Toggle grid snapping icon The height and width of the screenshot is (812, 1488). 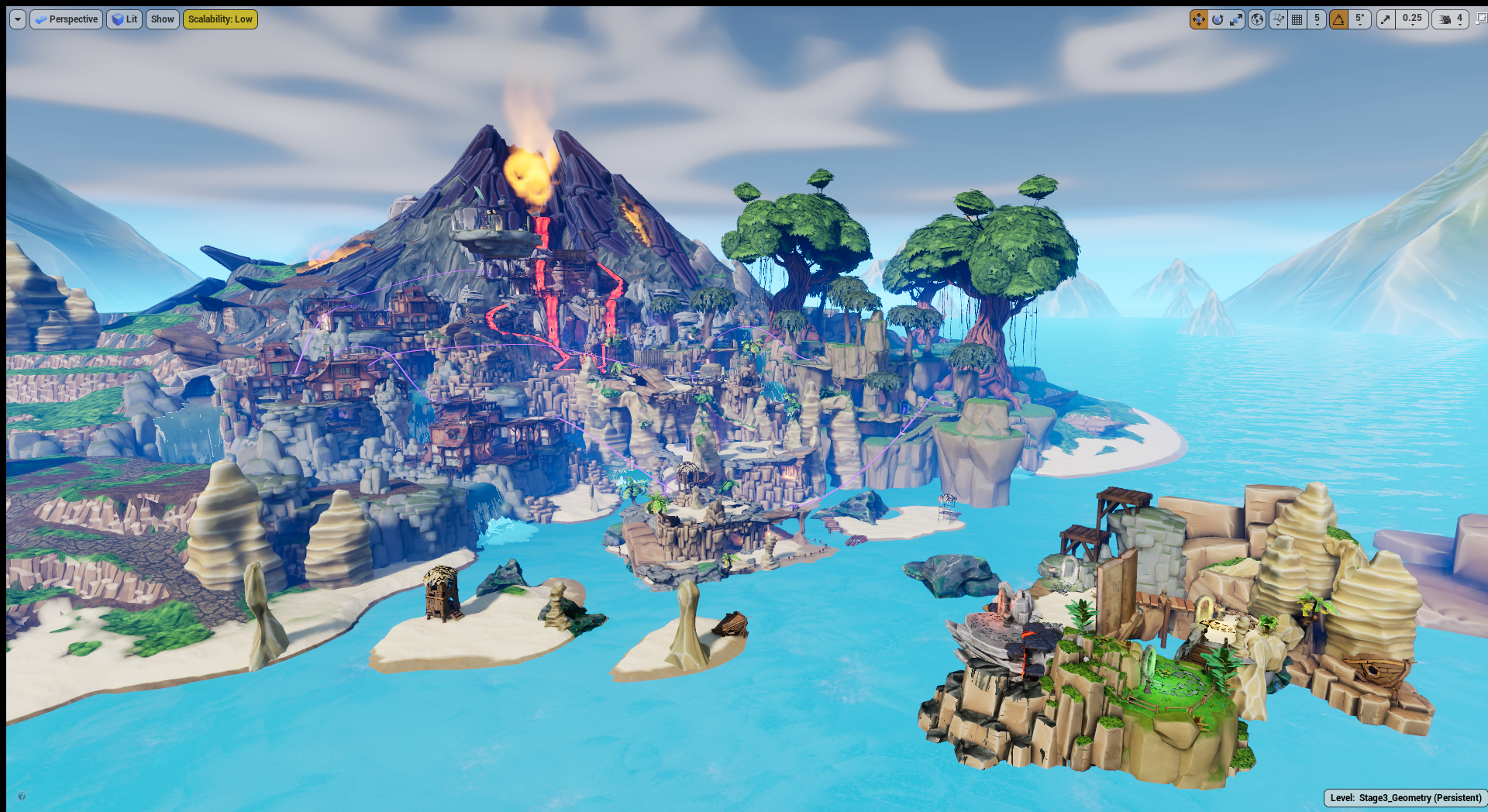pyautogui.click(x=1297, y=19)
